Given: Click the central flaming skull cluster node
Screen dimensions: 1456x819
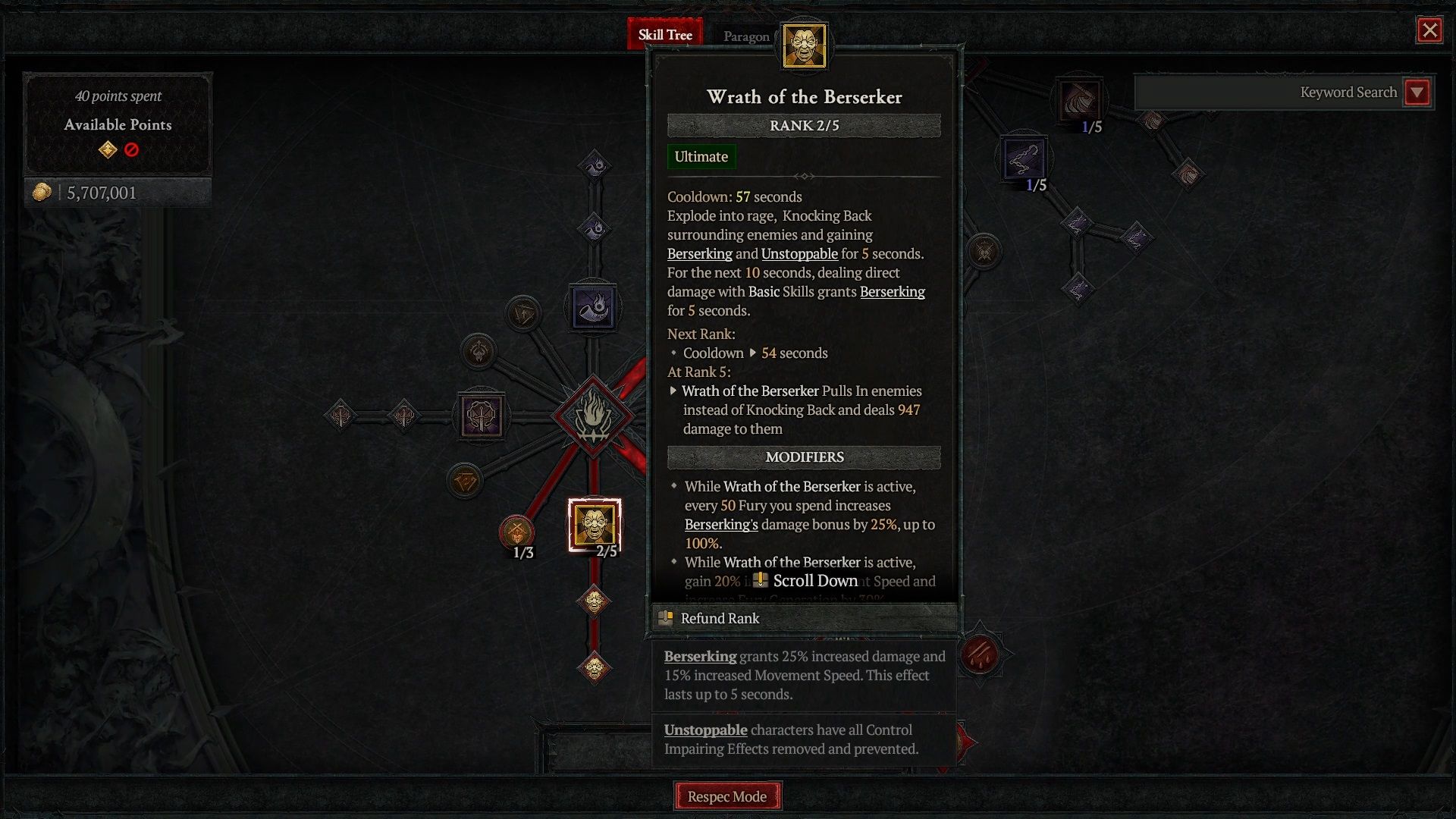Looking at the screenshot, I should 593,416.
